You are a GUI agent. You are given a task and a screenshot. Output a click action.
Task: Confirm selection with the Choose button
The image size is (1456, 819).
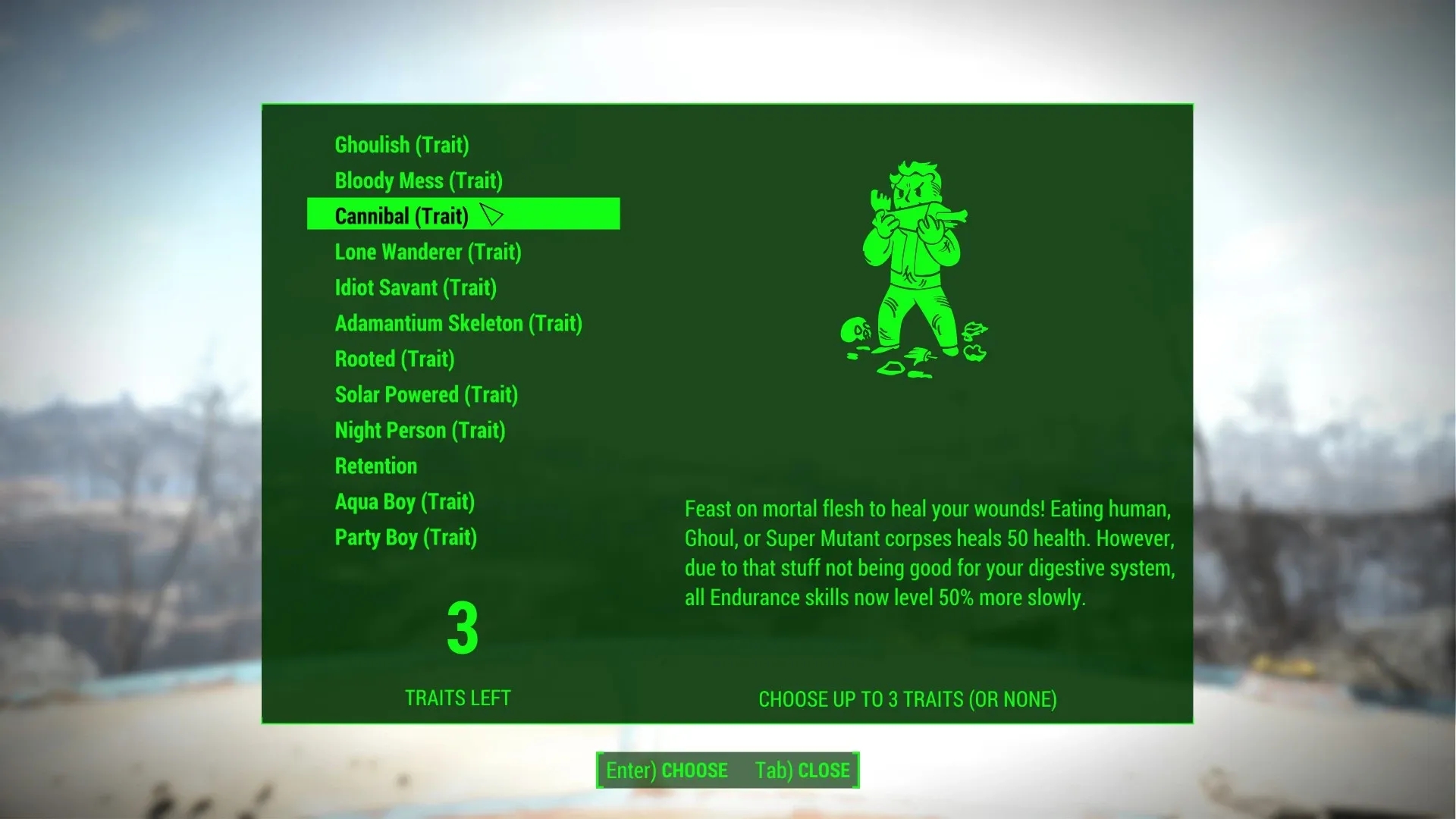[667, 770]
